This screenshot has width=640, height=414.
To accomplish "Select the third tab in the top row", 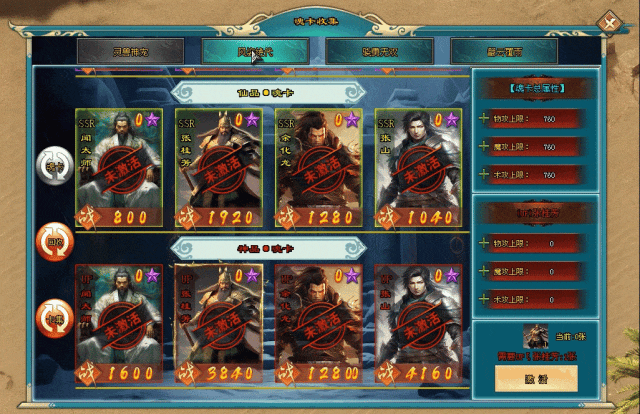I will point(379,52).
